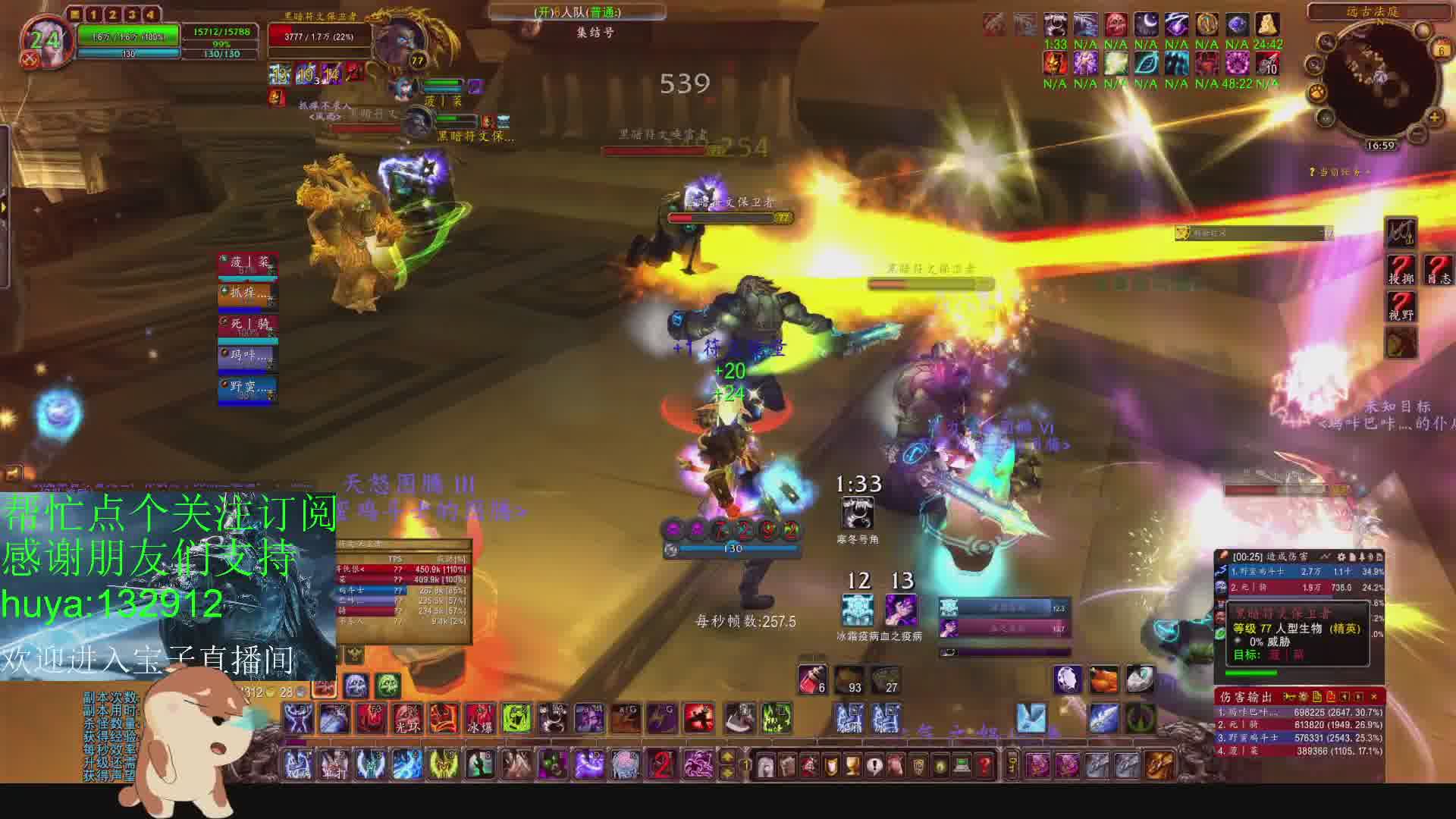Select the player portrait frame
This screenshot has width=1456, height=819.
point(45,41)
